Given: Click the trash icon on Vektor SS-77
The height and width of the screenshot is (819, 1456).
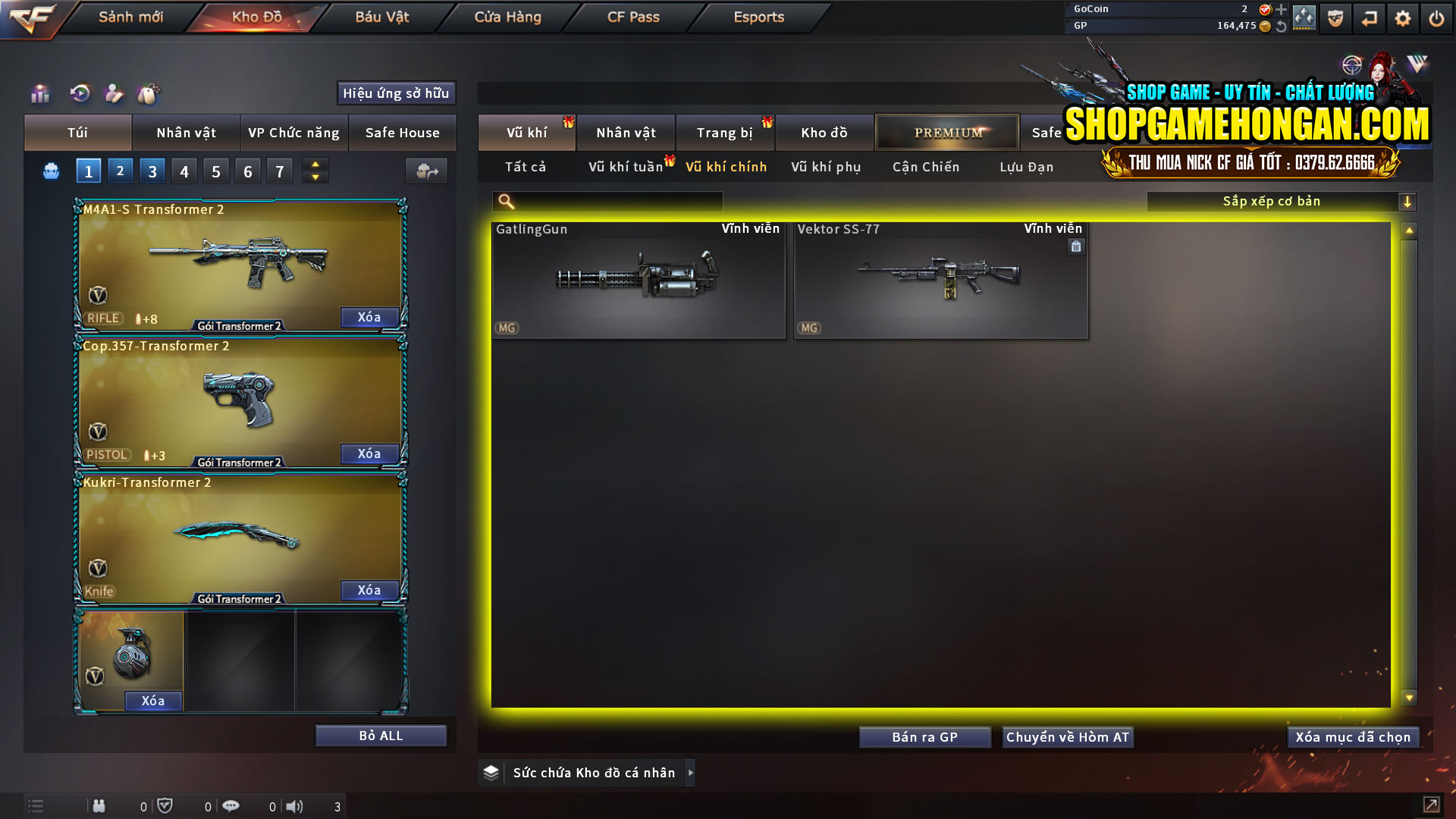Looking at the screenshot, I should coord(1076,246).
